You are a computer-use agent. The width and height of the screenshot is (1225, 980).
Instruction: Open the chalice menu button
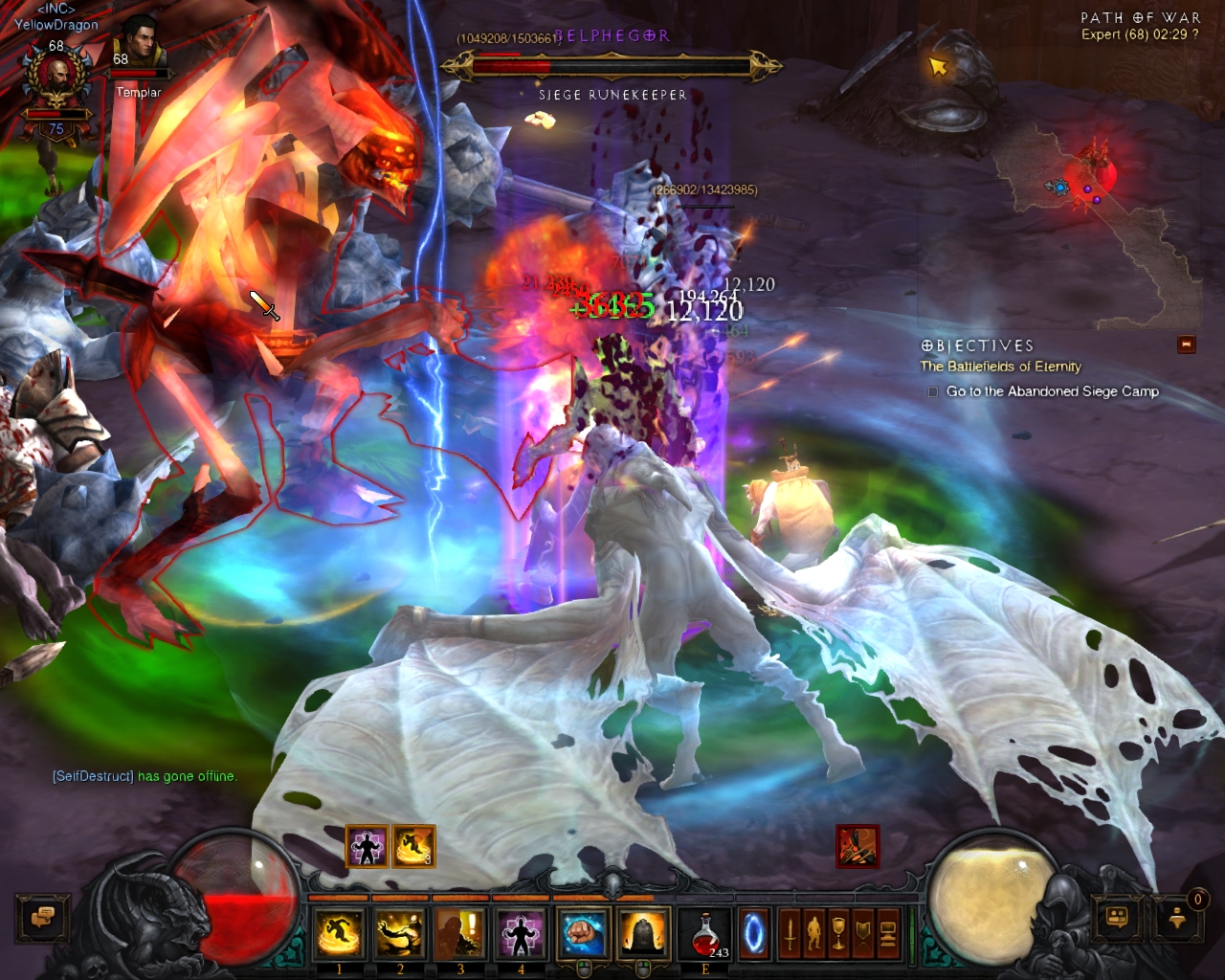(839, 933)
